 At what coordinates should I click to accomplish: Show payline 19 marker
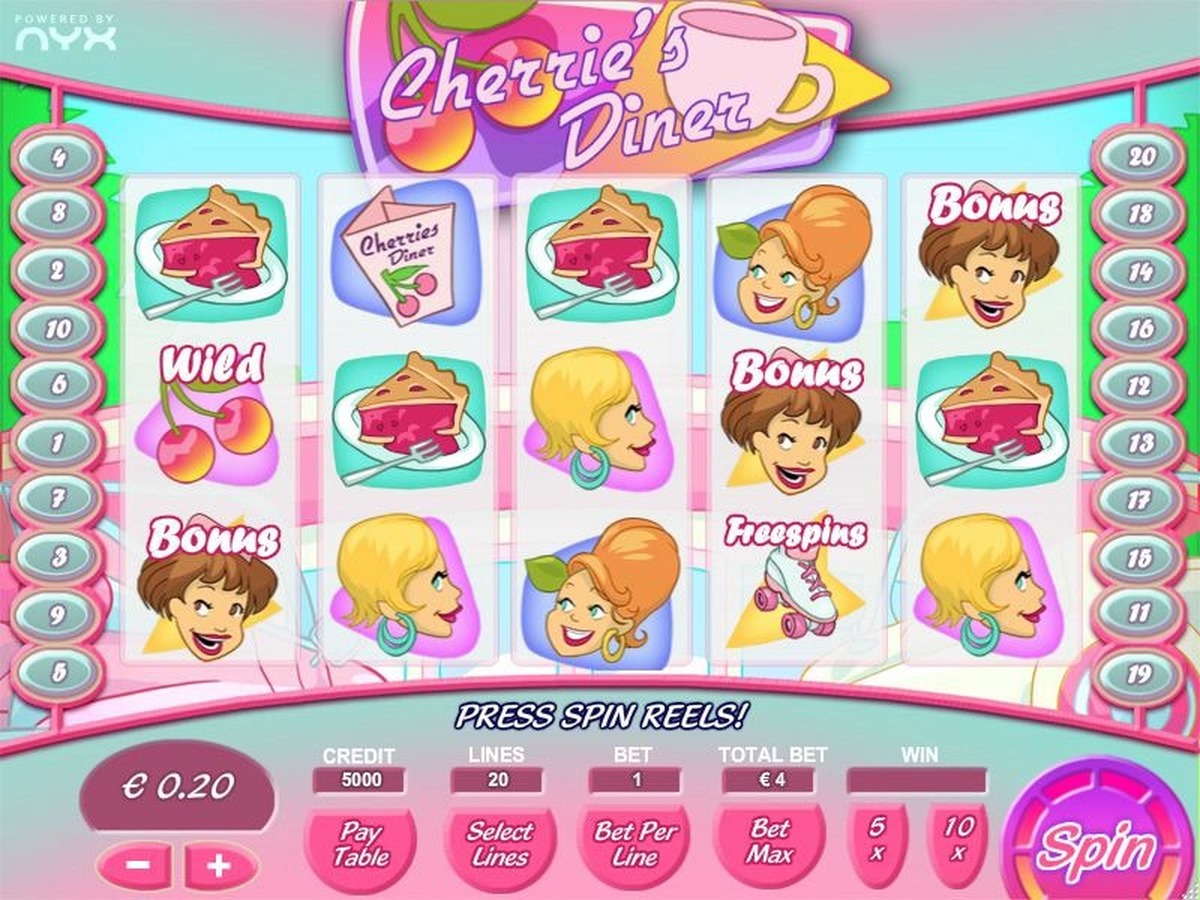1140,671
